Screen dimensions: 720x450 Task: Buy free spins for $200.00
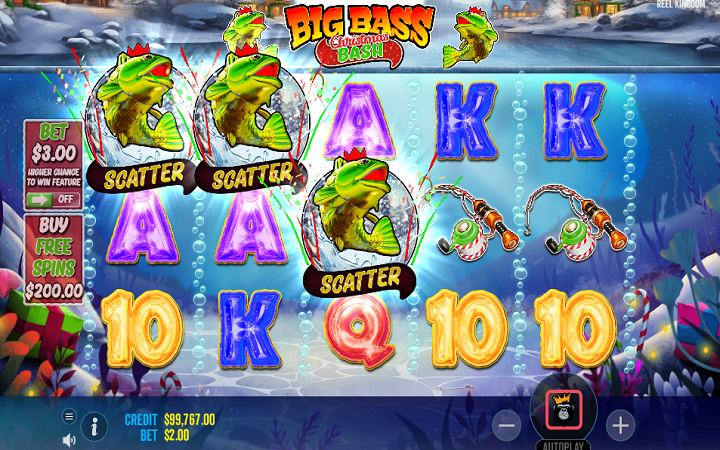53,260
